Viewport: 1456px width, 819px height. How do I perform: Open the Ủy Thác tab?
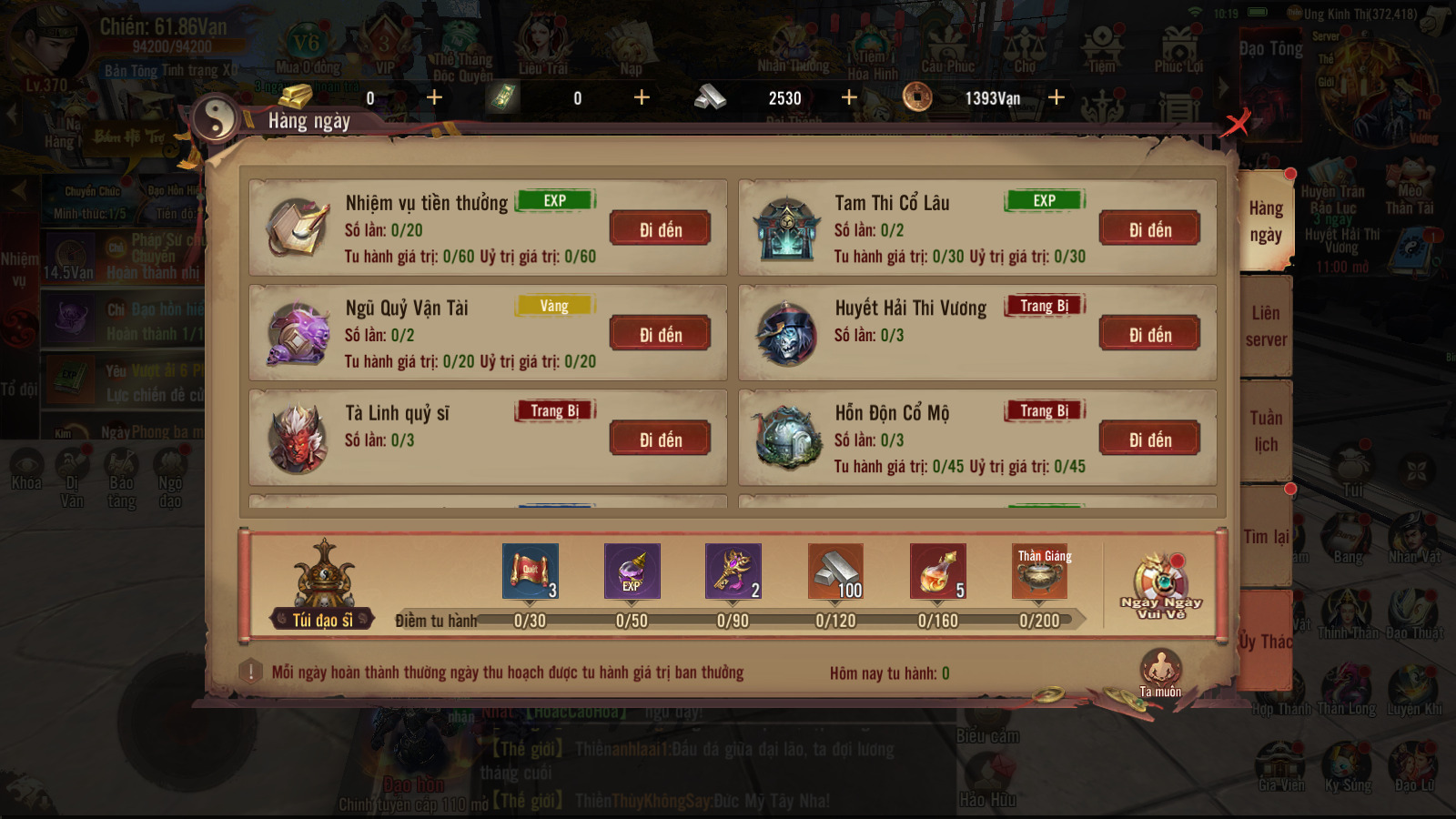1265,641
